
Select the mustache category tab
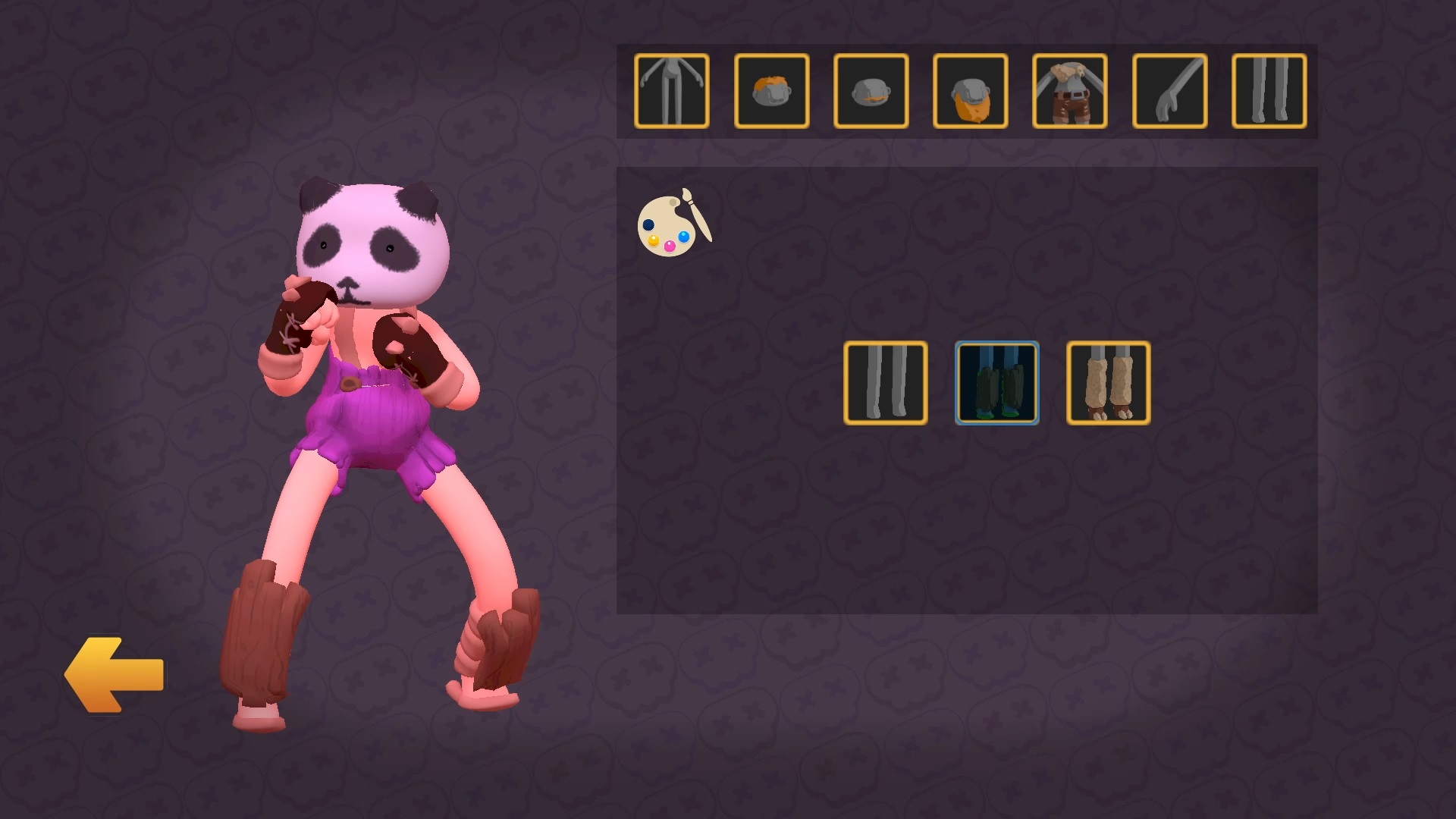click(871, 91)
